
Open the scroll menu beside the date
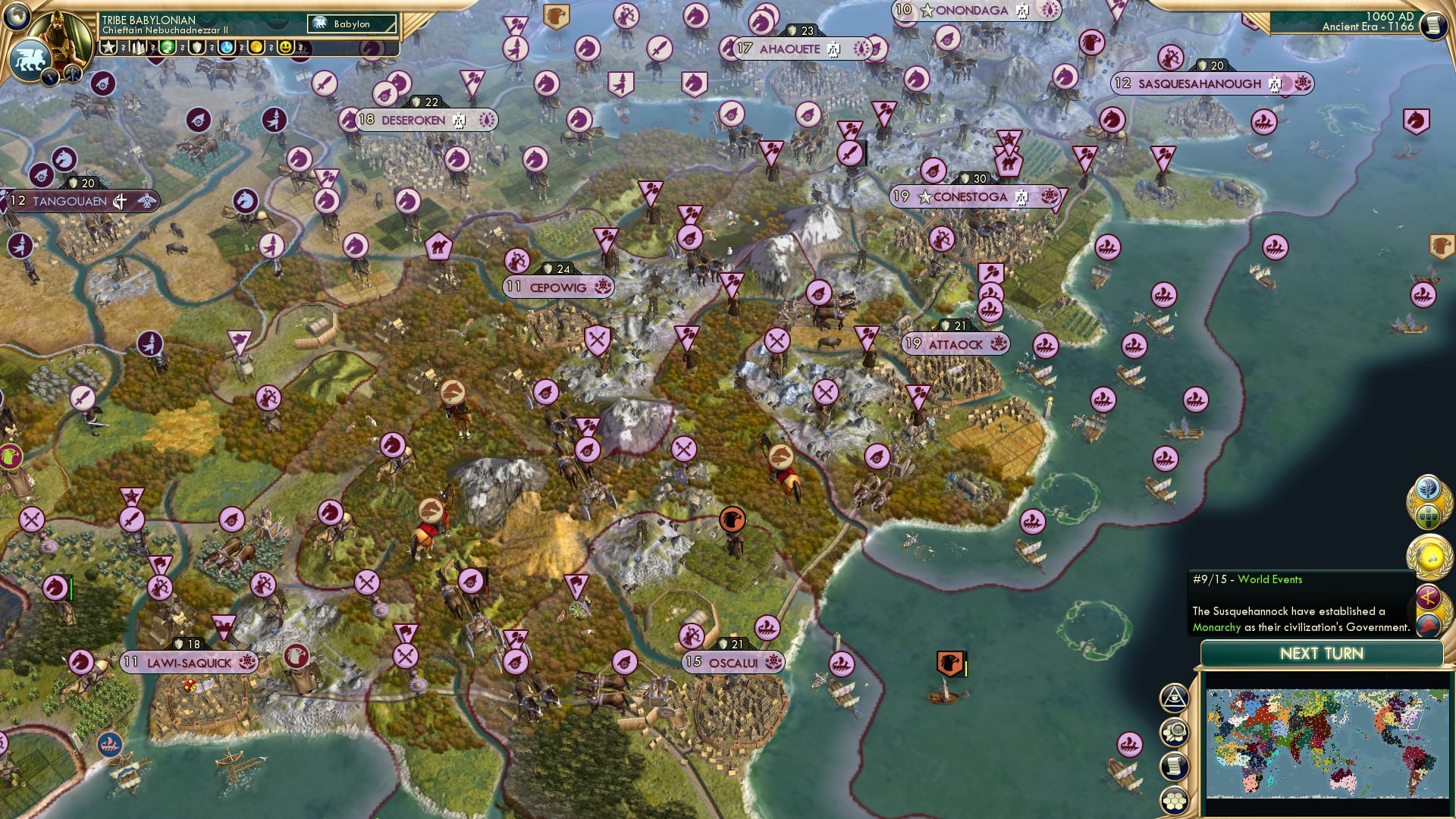1433,25
